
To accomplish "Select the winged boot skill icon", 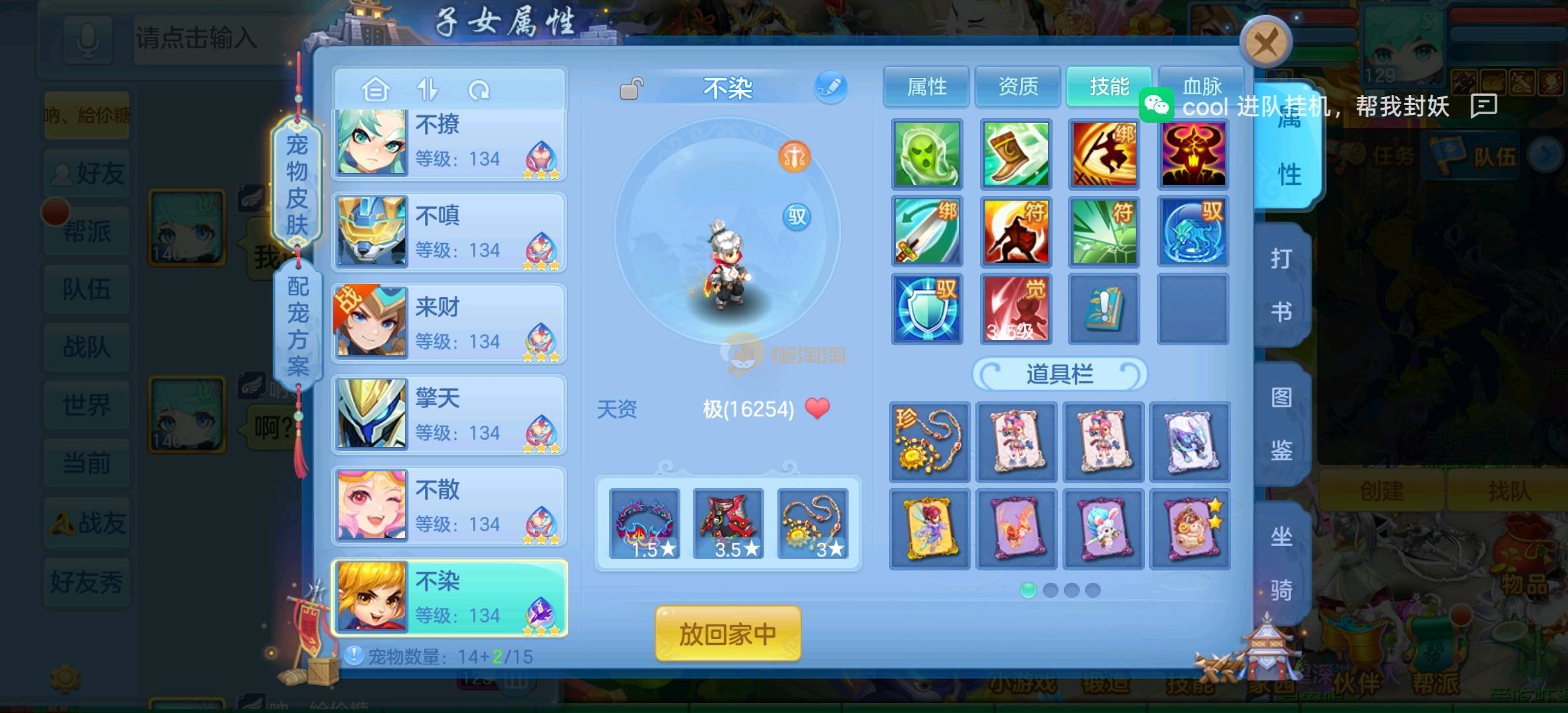I will coord(1016,154).
